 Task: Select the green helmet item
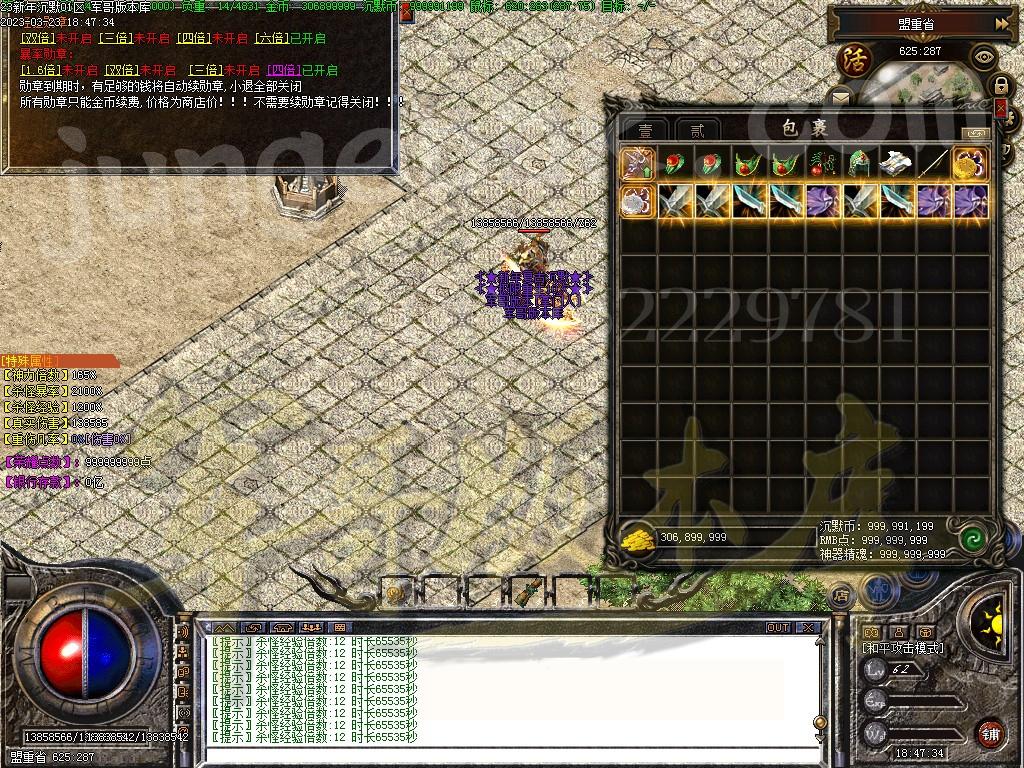[858, 163]
